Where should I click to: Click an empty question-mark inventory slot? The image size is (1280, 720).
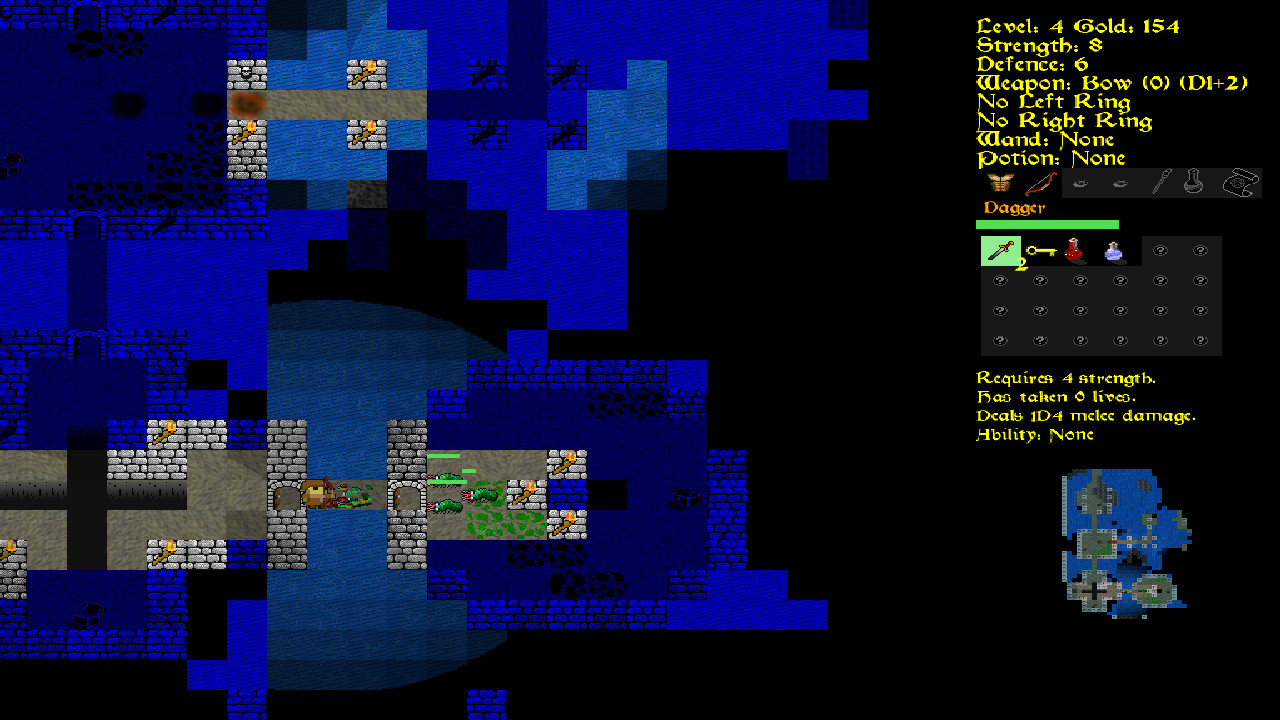coord(1159,251)
